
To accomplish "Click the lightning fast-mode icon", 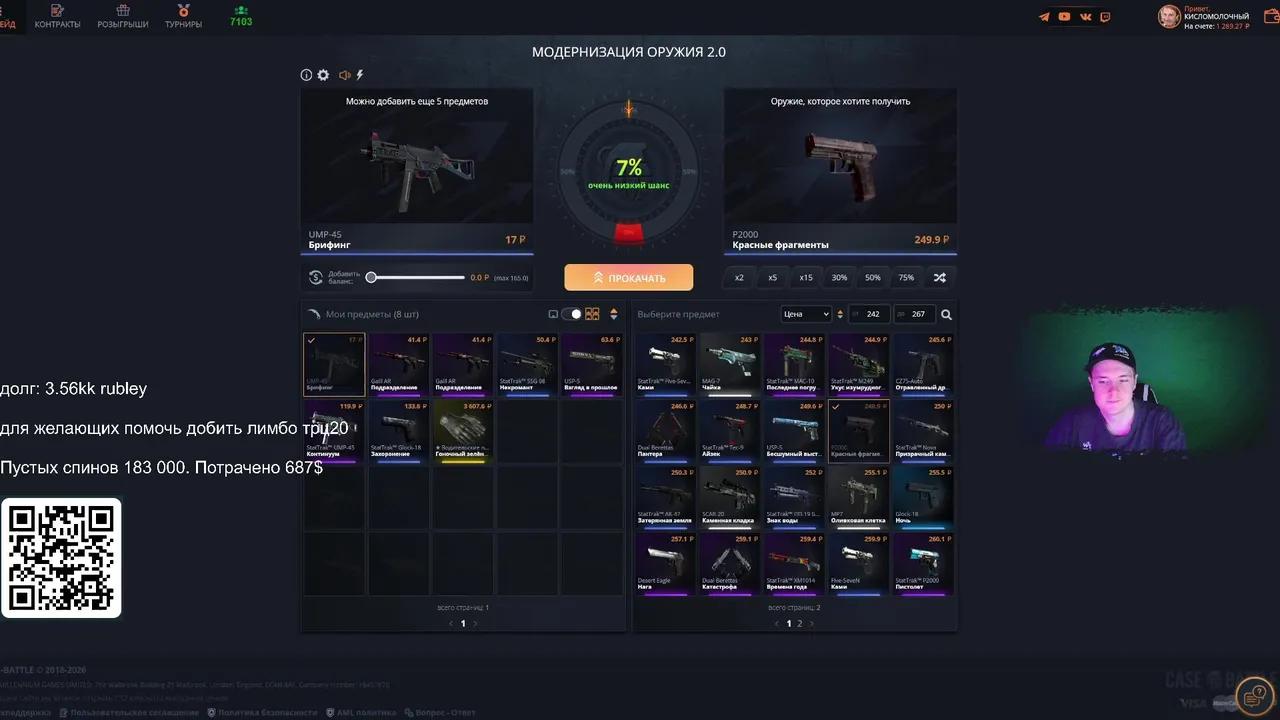I will click(x=359, y=74).
